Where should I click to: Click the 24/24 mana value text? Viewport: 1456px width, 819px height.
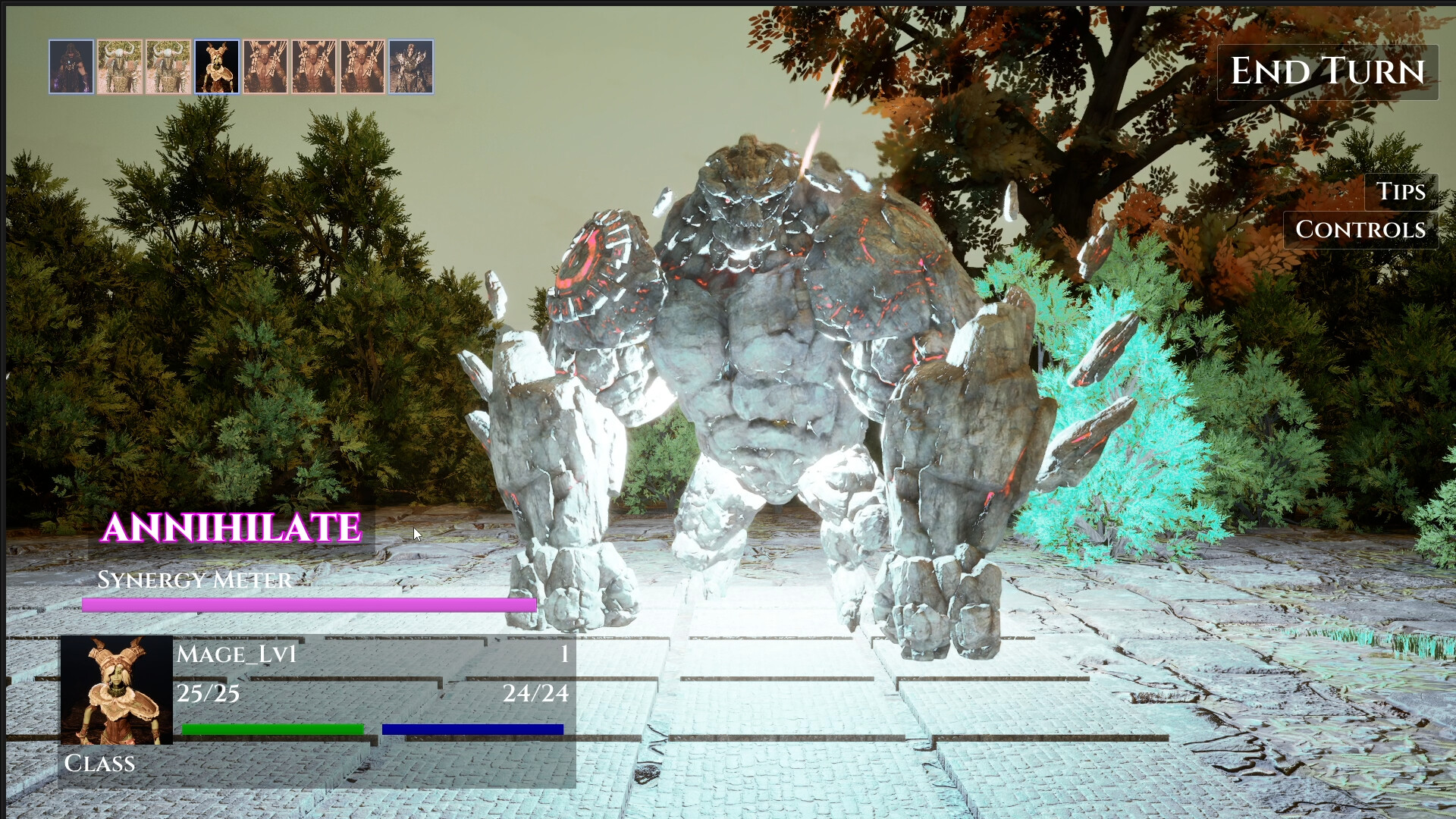538,692
